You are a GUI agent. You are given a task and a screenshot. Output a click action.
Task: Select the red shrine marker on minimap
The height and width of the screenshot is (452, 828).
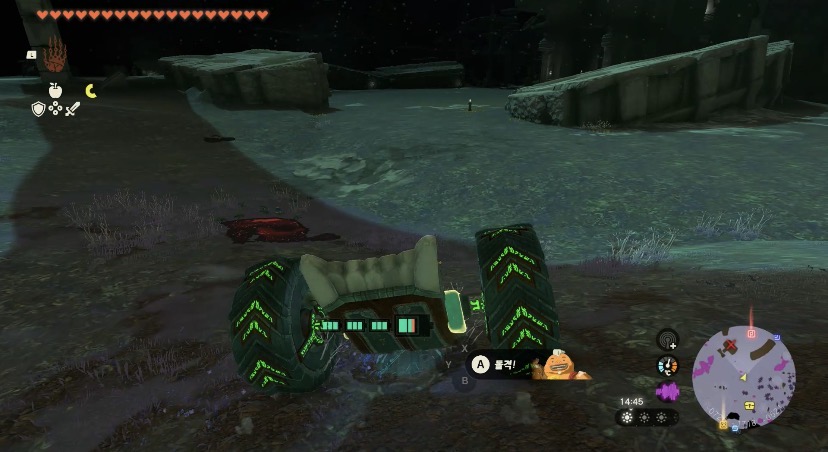tap(750, 332)
